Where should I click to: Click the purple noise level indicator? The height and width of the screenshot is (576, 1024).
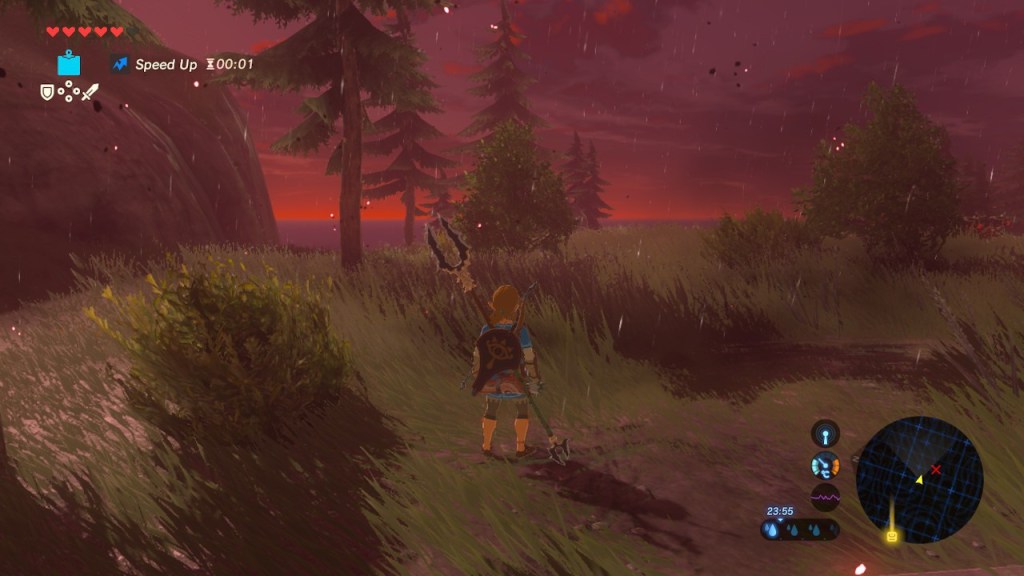tap(826, 495)
